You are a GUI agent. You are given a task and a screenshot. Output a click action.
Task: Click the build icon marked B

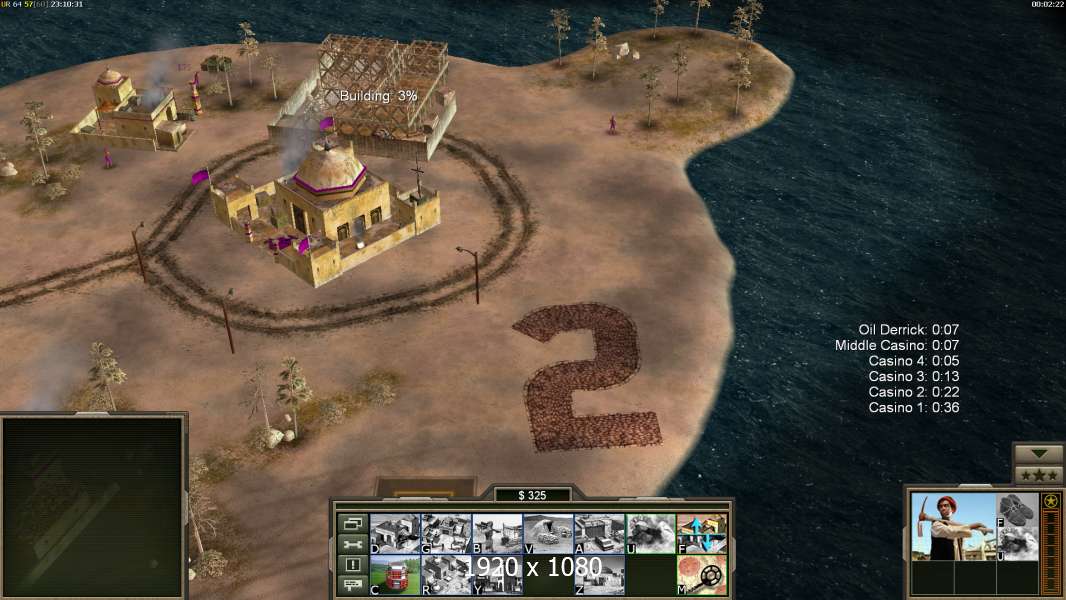pyautogui.click(x=497, y=533)
